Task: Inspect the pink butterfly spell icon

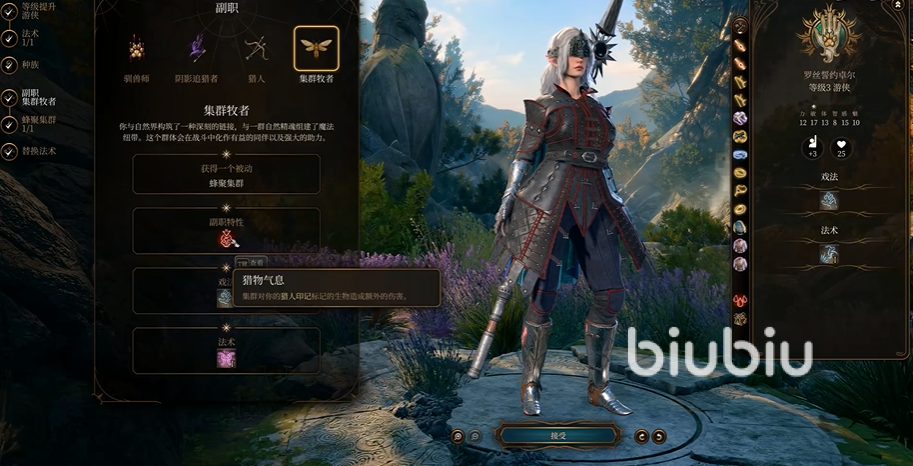Action: point(227,358)
